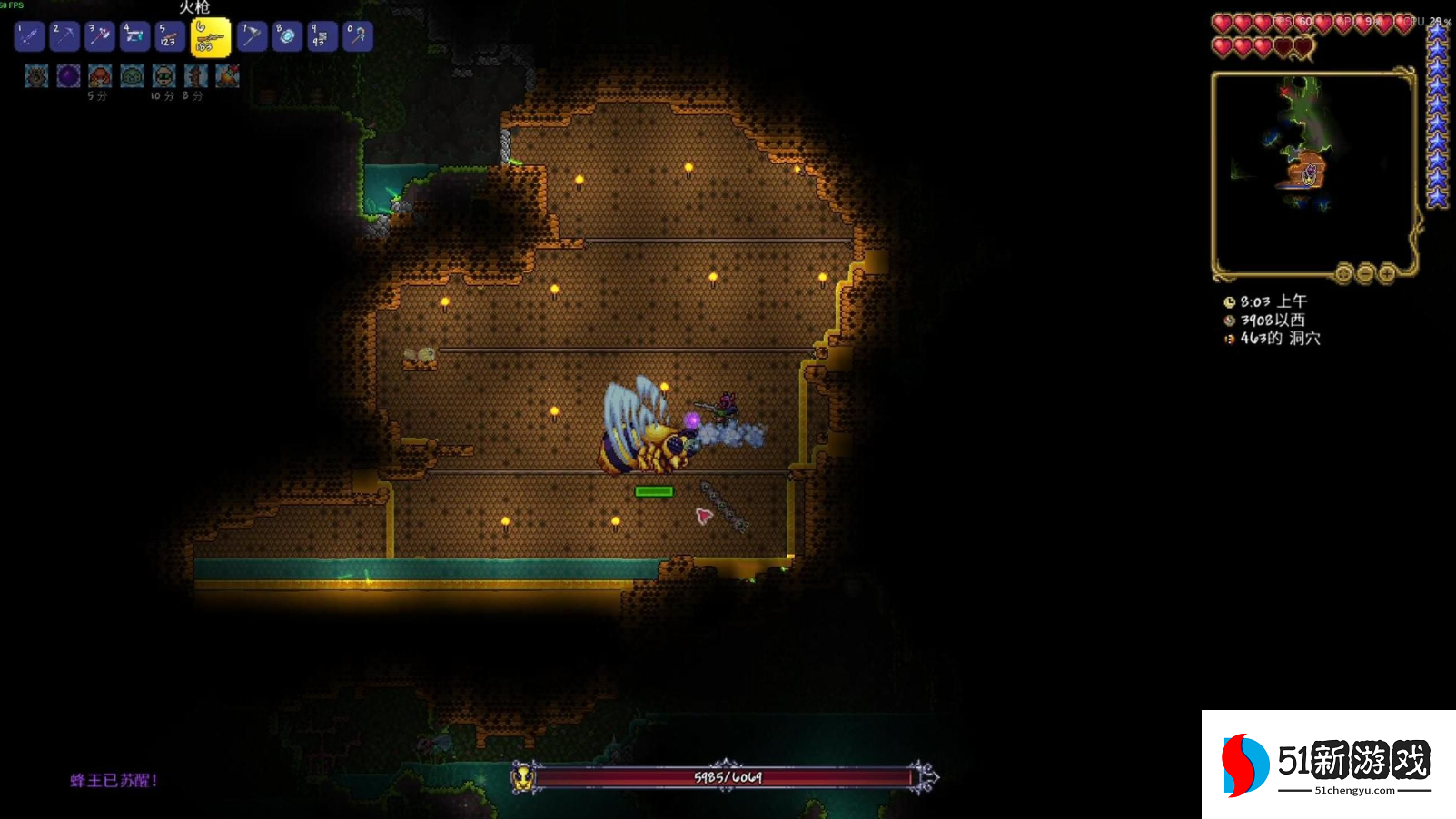Click the green slime buff icon

pyautogui.click(x=132, y=76)
